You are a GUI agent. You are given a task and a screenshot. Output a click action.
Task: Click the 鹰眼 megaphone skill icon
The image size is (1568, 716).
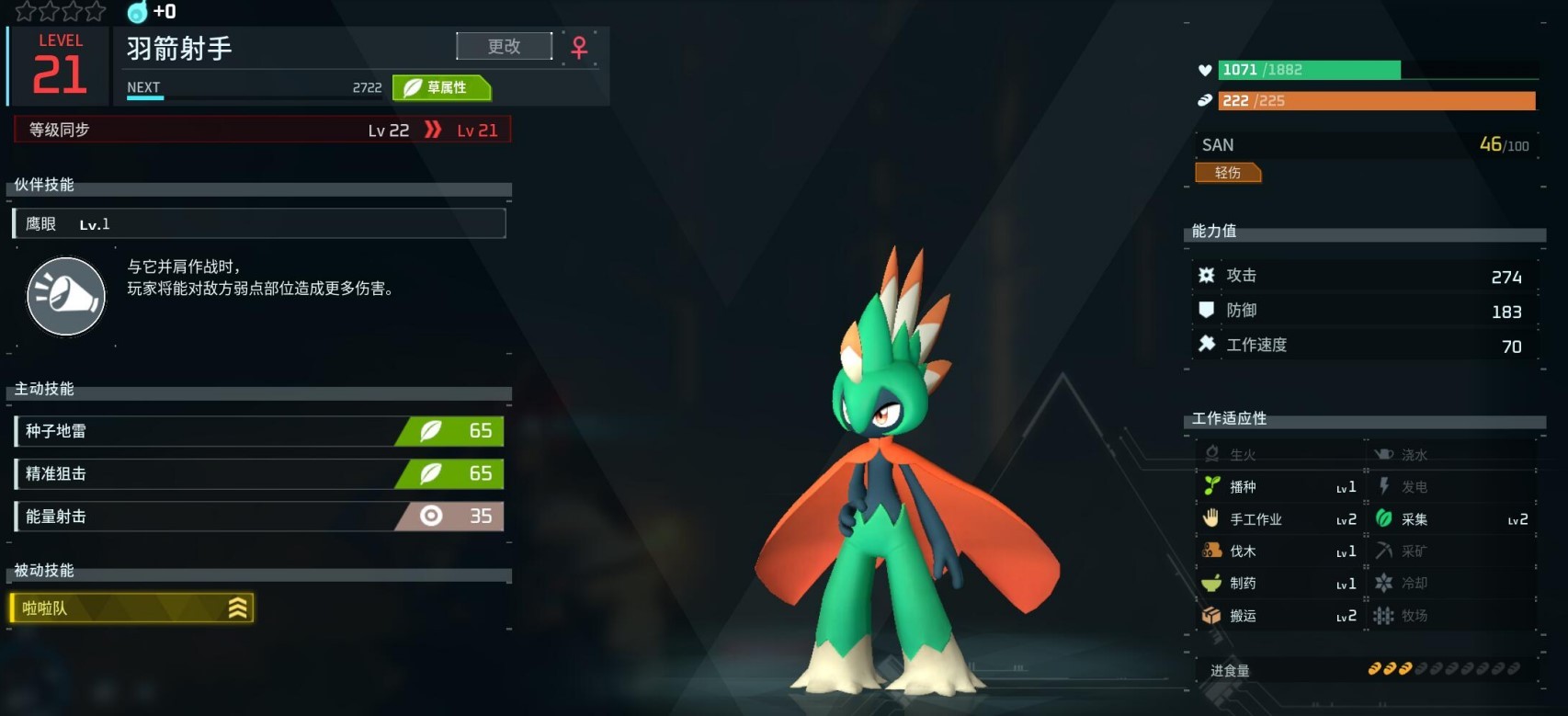coord(66,296)
